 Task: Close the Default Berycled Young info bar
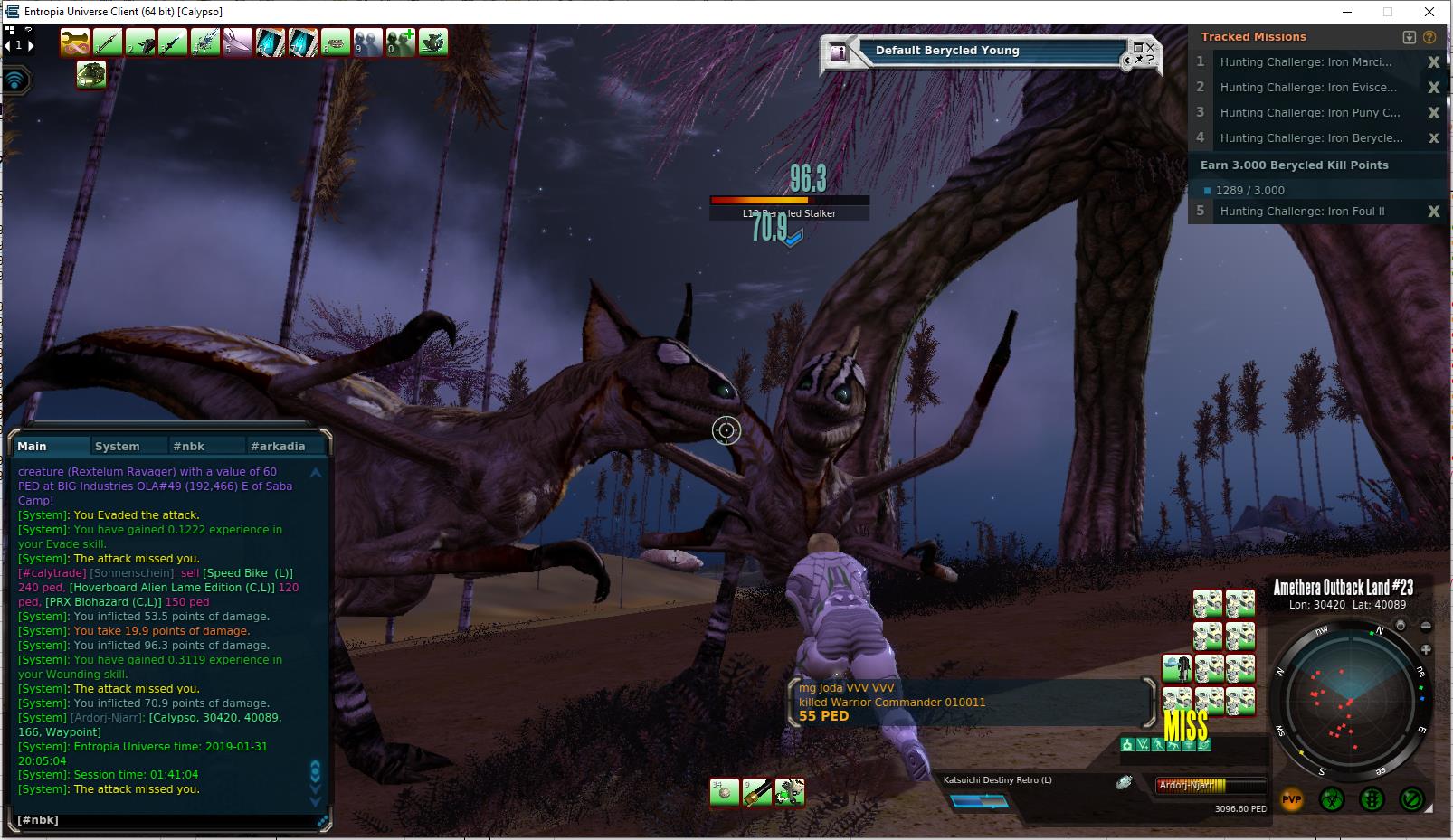pos(1150,46)
